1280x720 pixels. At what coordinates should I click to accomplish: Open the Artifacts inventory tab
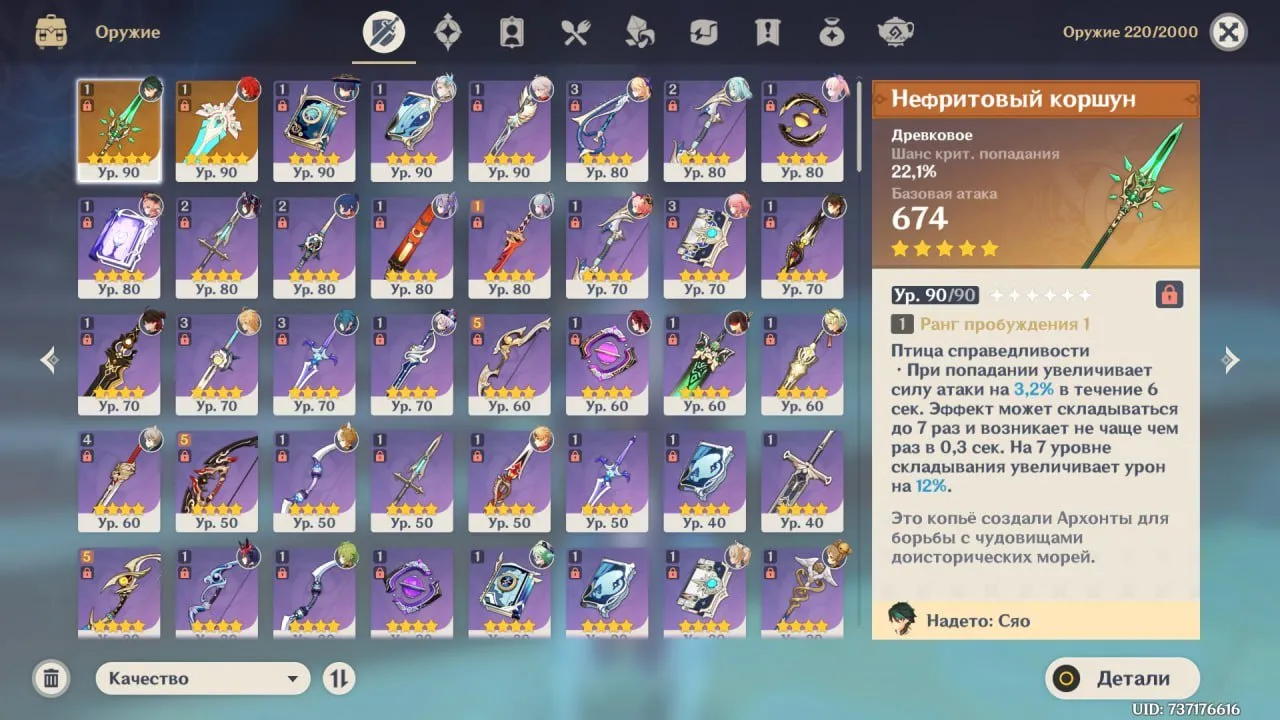448,30
